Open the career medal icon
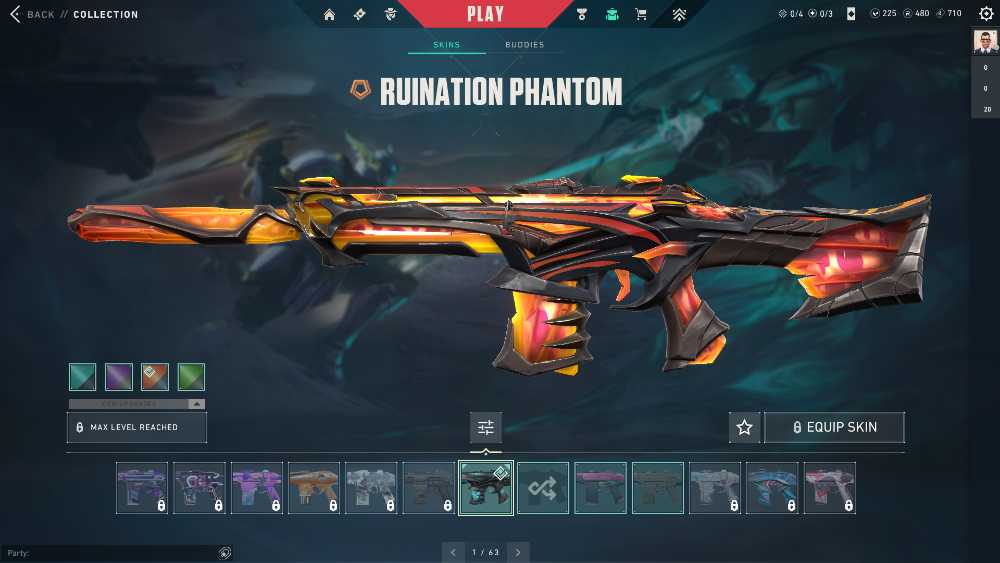Image resolution: width=1000 pixels, height=563 pixels. (x=583, y=15)
